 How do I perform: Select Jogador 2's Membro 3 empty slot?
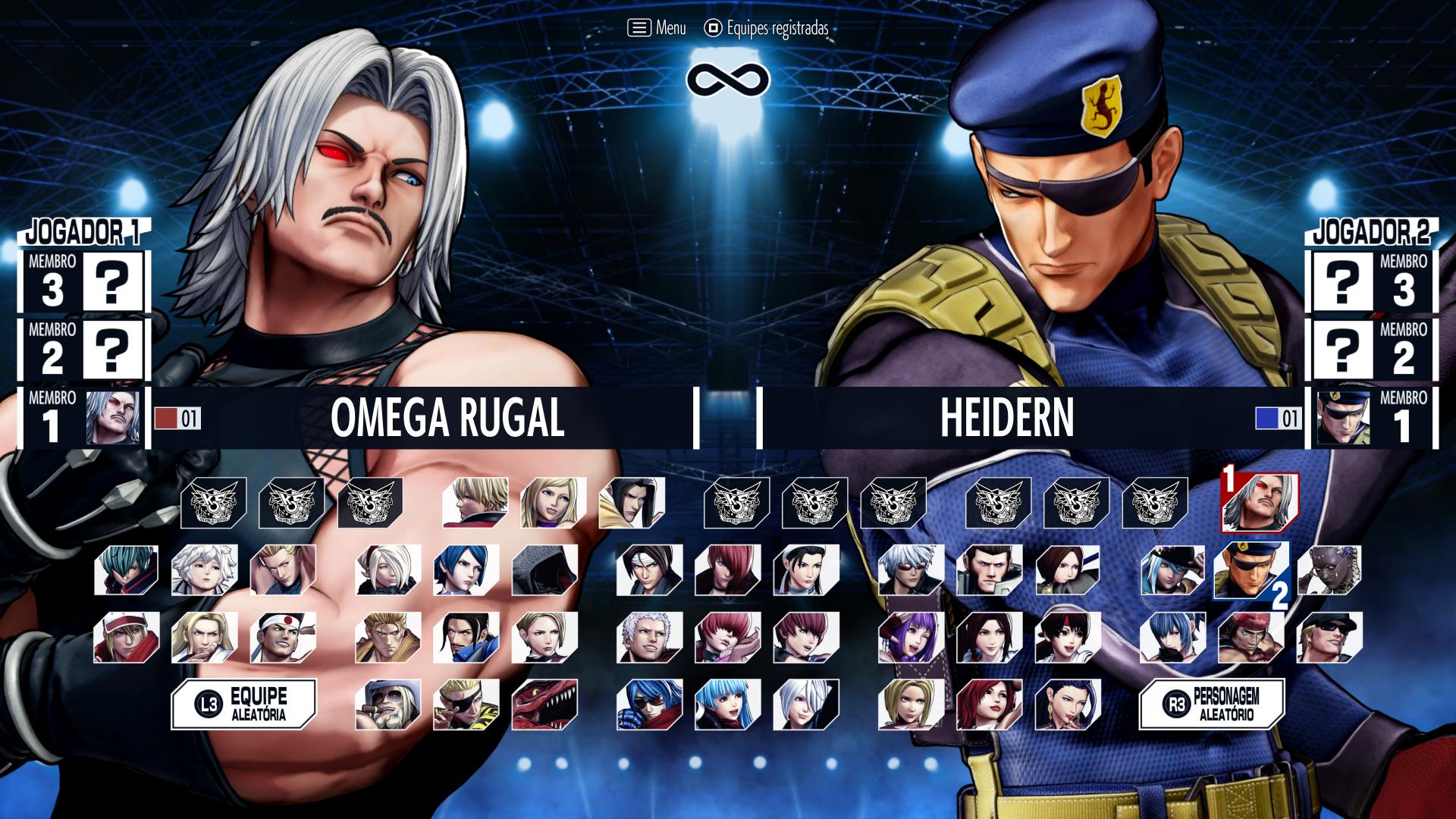(x=1342, y=281)
